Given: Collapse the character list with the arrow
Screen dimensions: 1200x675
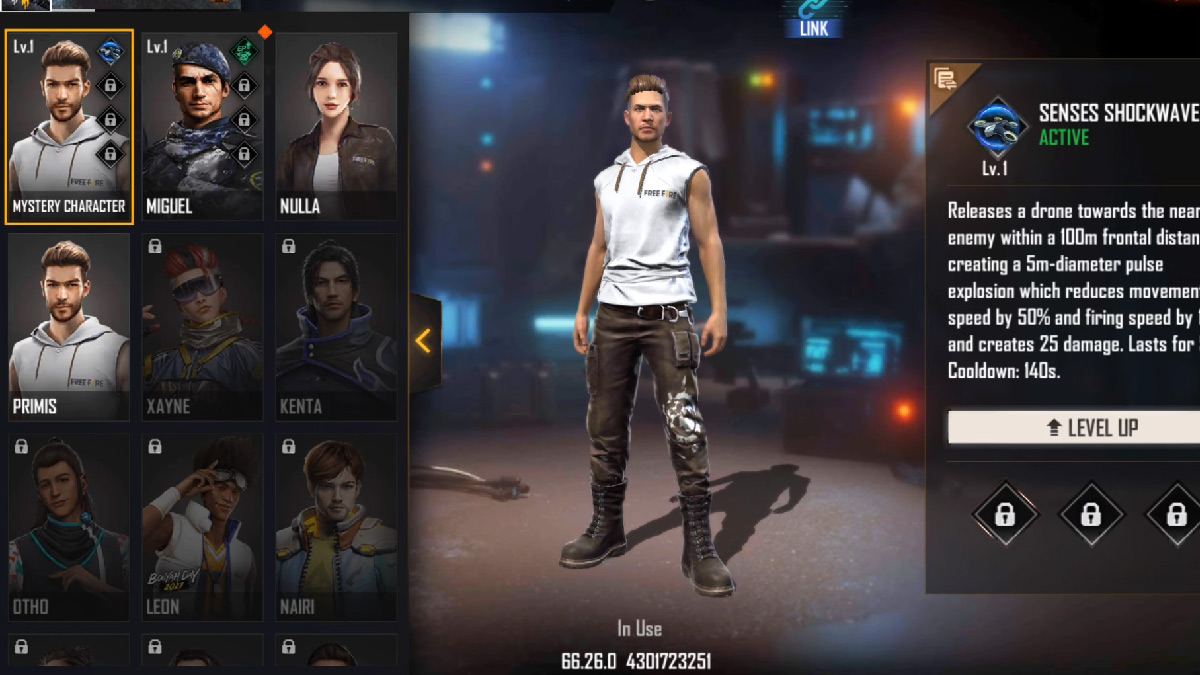Looking at the screenshot, I should pos(424,341).
